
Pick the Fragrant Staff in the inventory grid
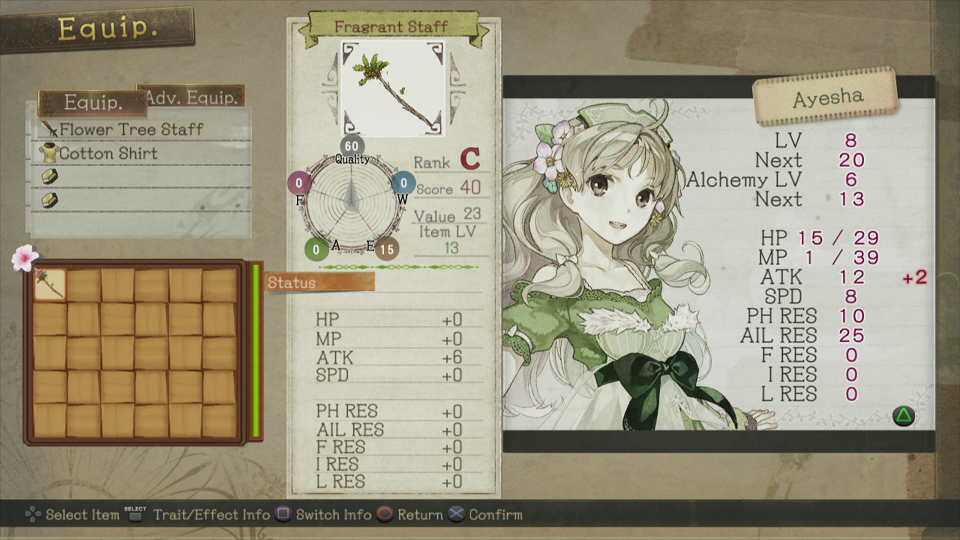(x=50, y=285)
